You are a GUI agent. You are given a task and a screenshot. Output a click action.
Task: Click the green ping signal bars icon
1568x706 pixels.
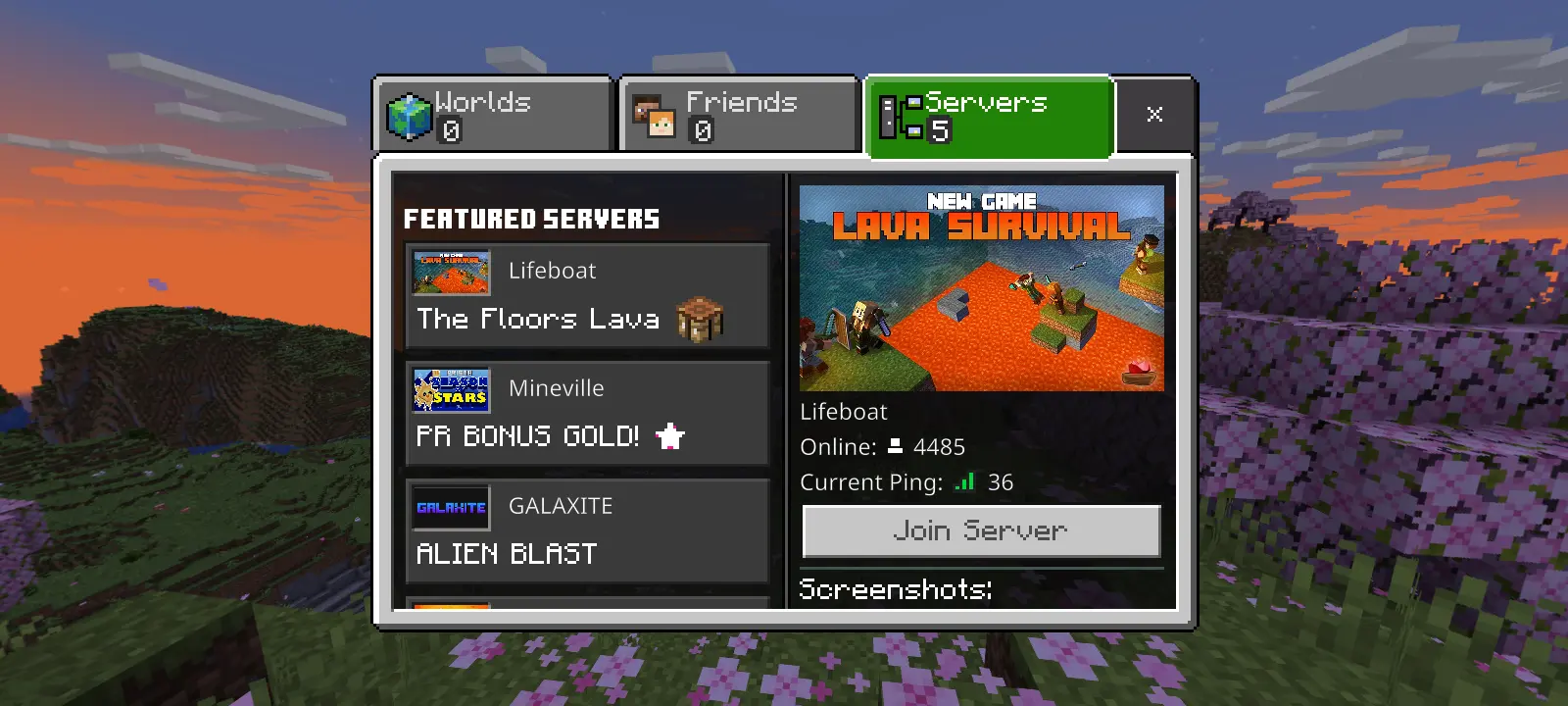963,481
